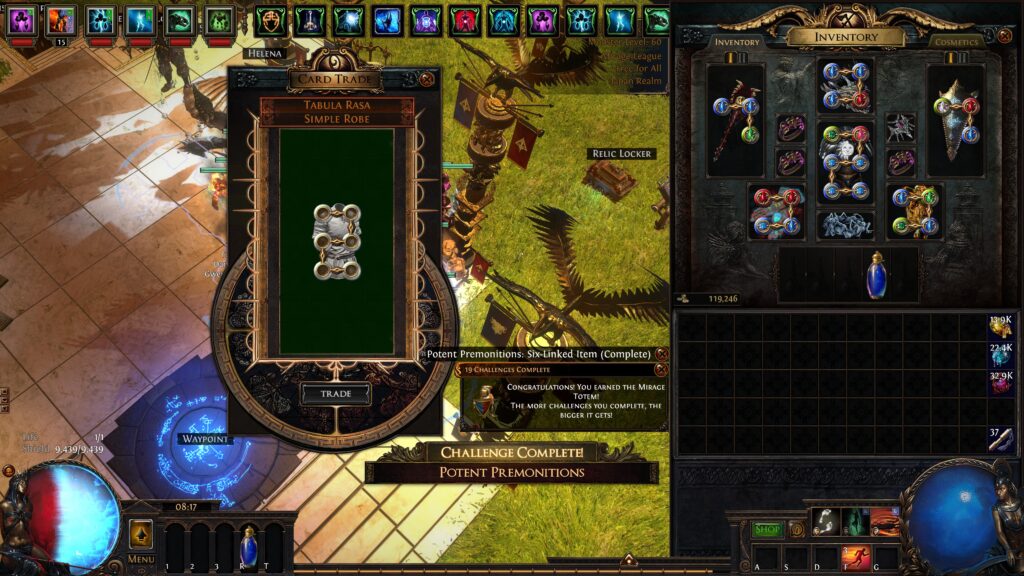Screen dimensions: 1024x576
Task: Select the blue flask in equipment panel
Action: [876, 275]
